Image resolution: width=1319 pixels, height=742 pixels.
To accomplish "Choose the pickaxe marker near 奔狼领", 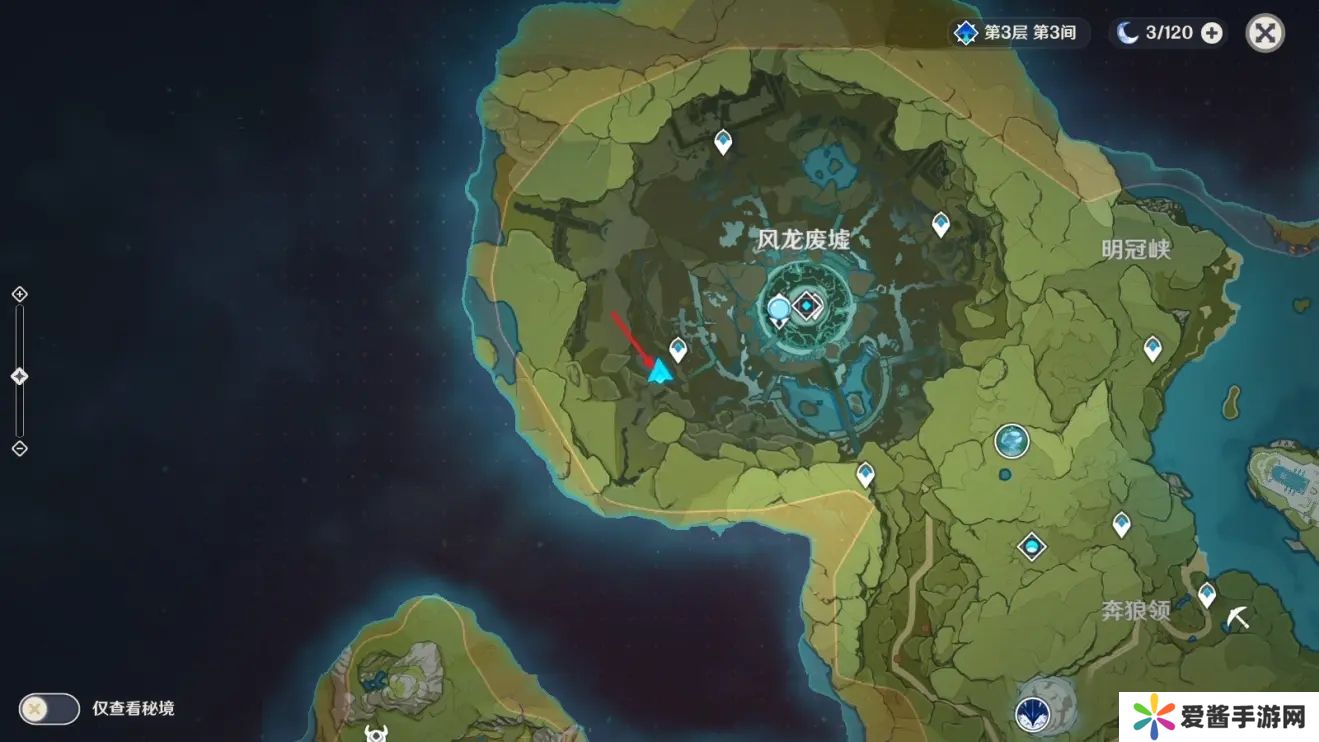I will [1238, 617].
